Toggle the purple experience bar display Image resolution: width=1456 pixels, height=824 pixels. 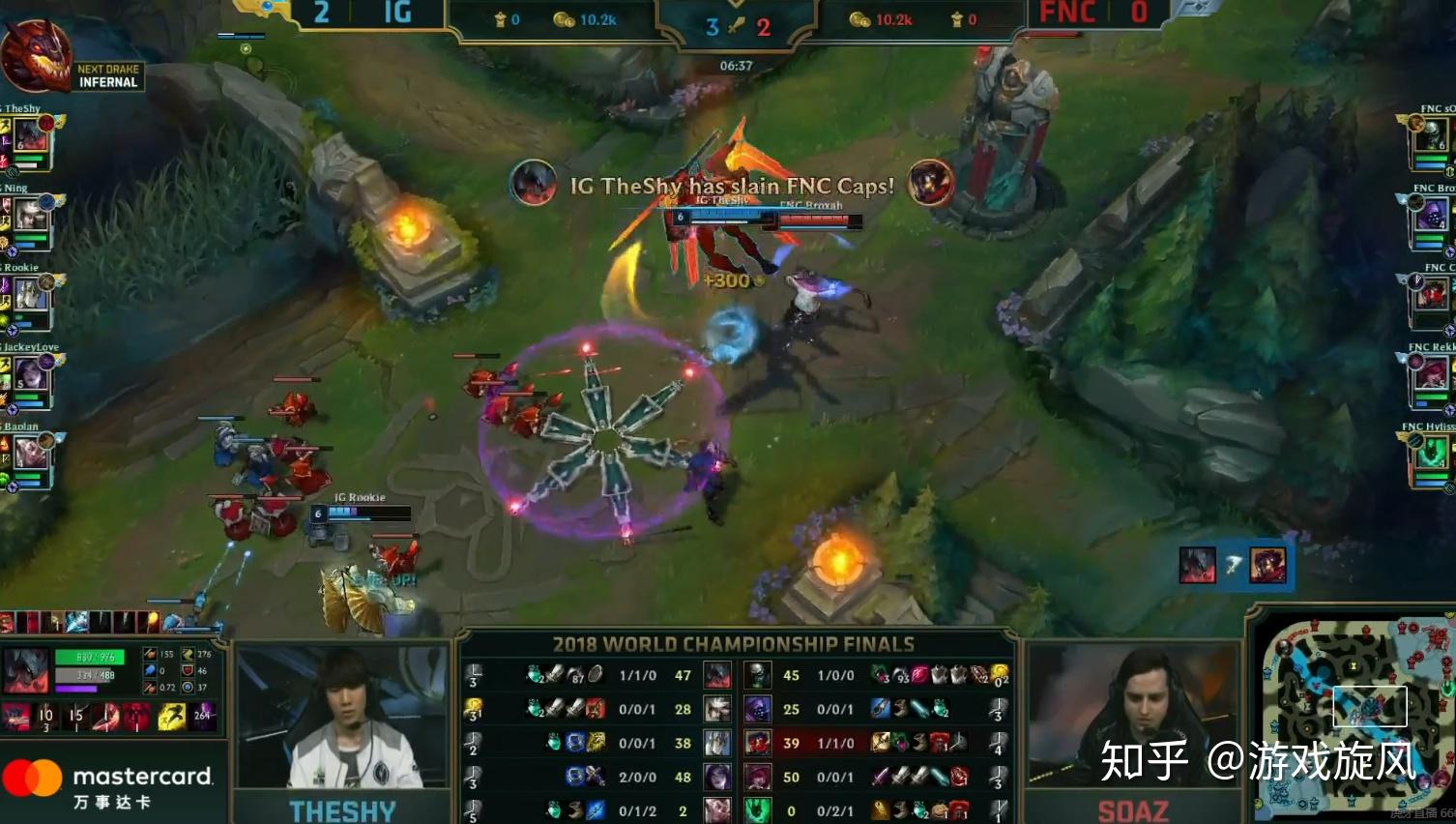[74, 689]
